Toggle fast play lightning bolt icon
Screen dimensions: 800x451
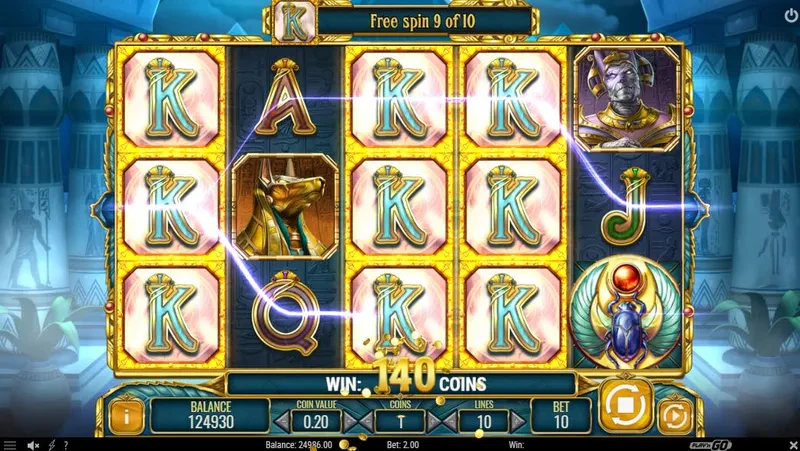pyautogui.click(x=51, y=444)
